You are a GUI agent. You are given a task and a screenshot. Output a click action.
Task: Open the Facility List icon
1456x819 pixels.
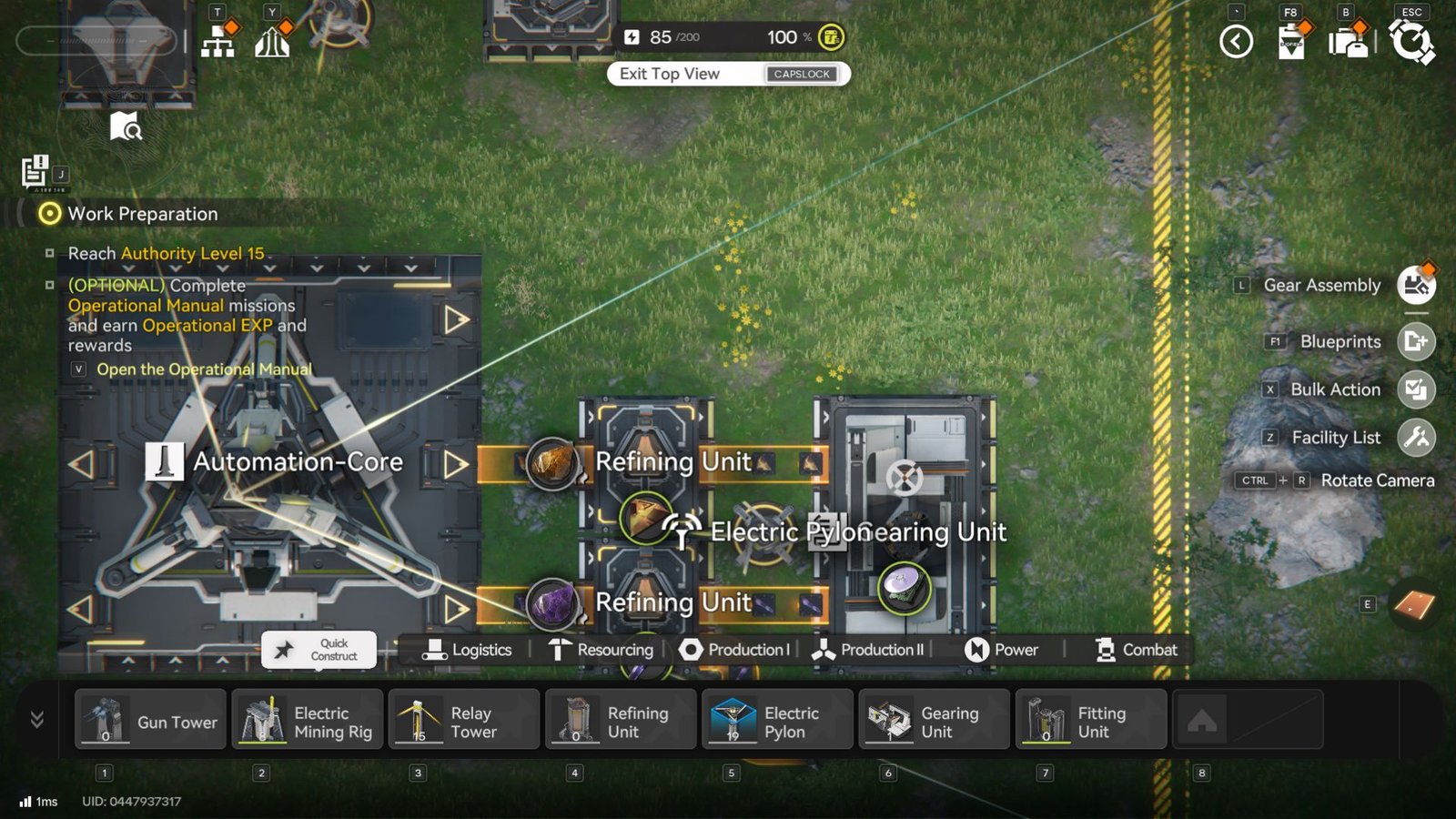pos(1418,438)
